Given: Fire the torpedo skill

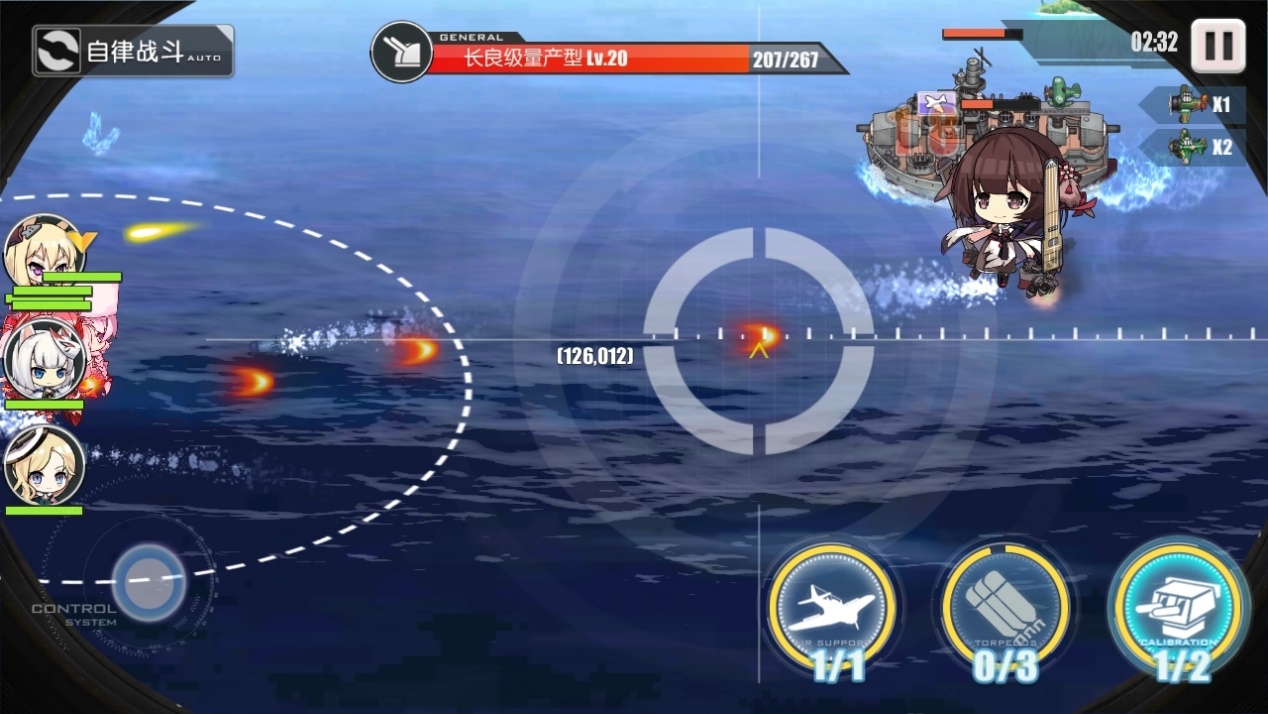Looking at the screenshot, I should pyautogui.click(x=1004, y=606).
